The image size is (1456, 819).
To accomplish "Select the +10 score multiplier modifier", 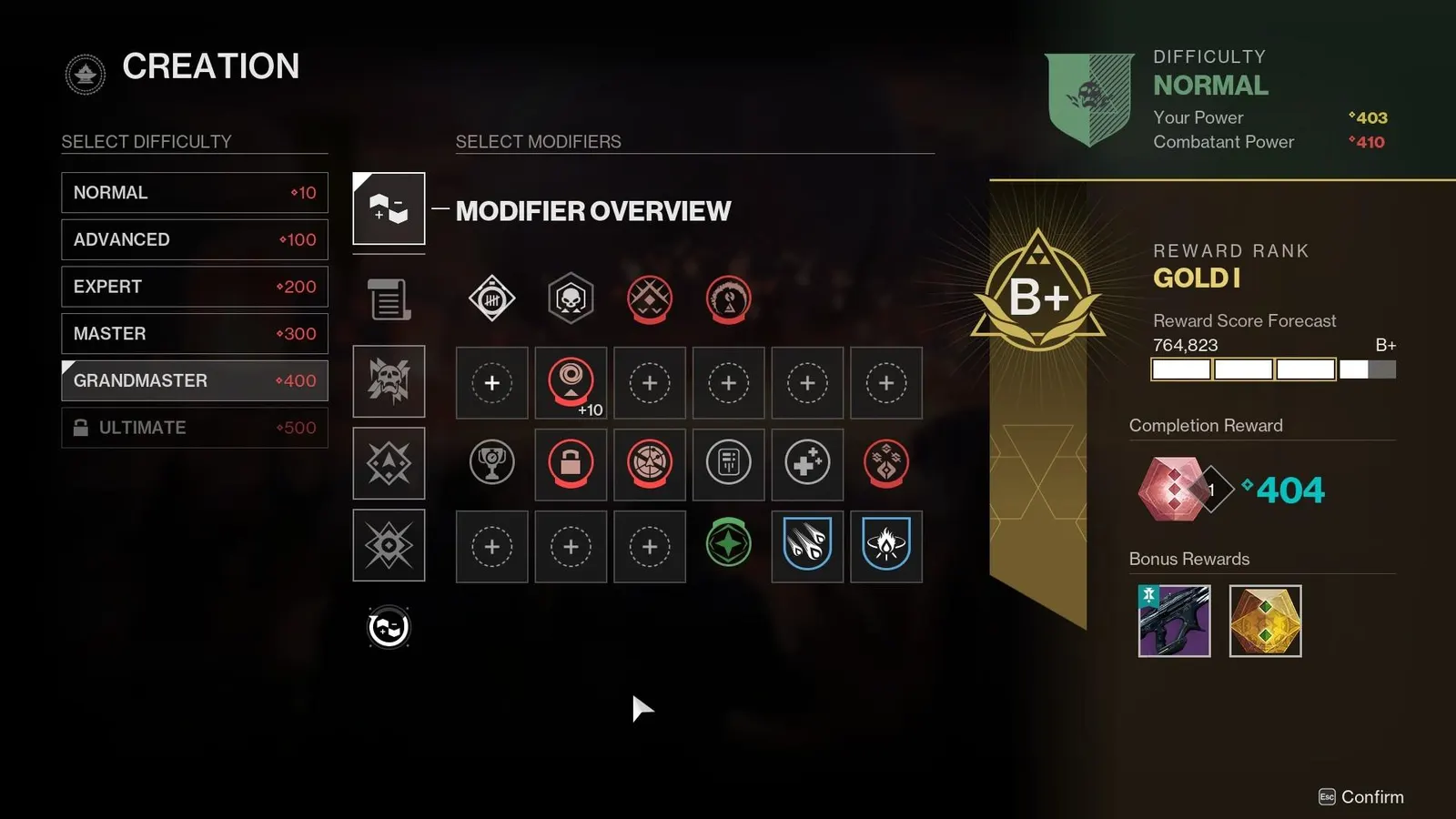I will tap(571, 383).
